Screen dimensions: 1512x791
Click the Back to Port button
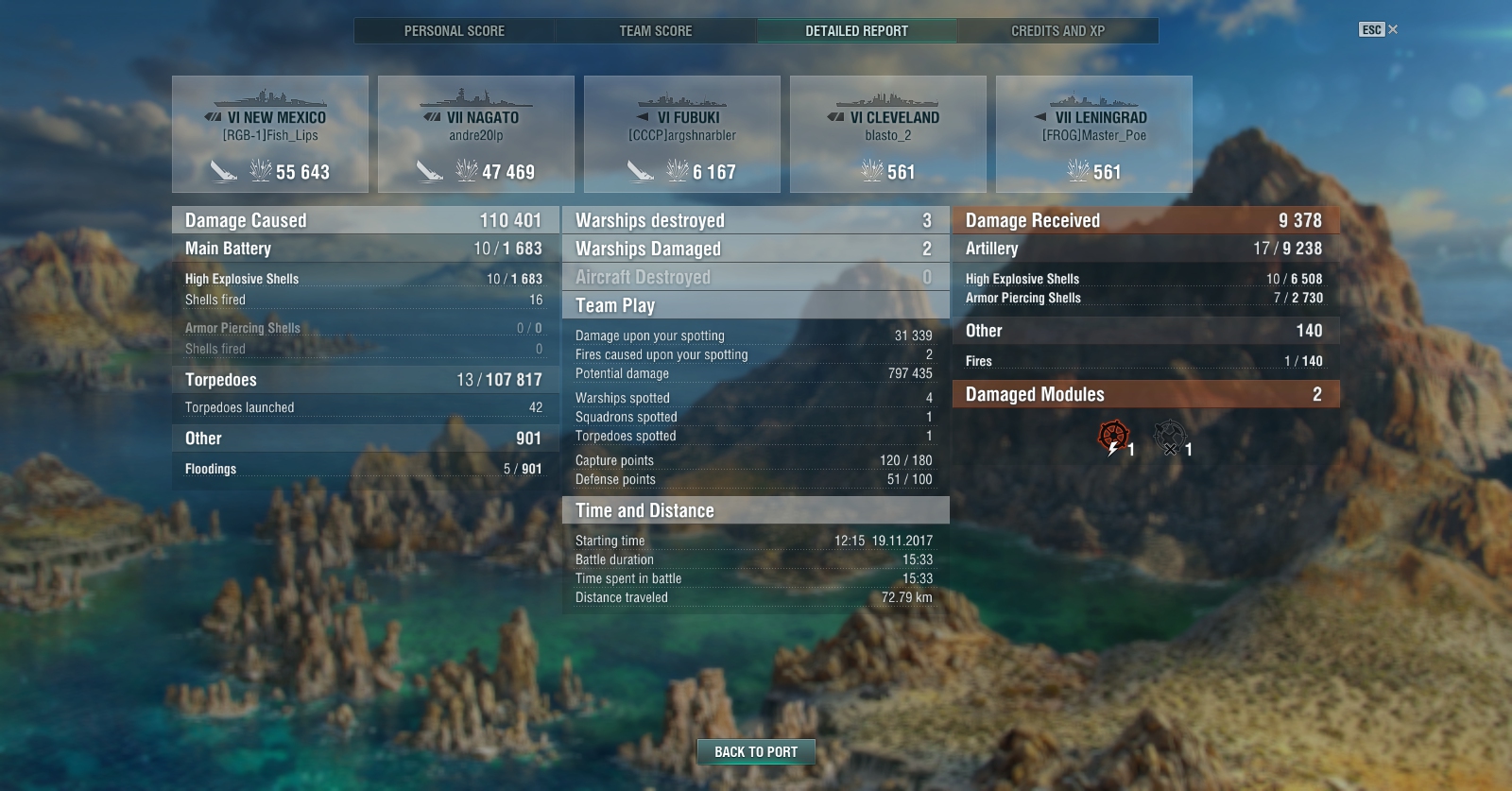(x=756, y=752)
